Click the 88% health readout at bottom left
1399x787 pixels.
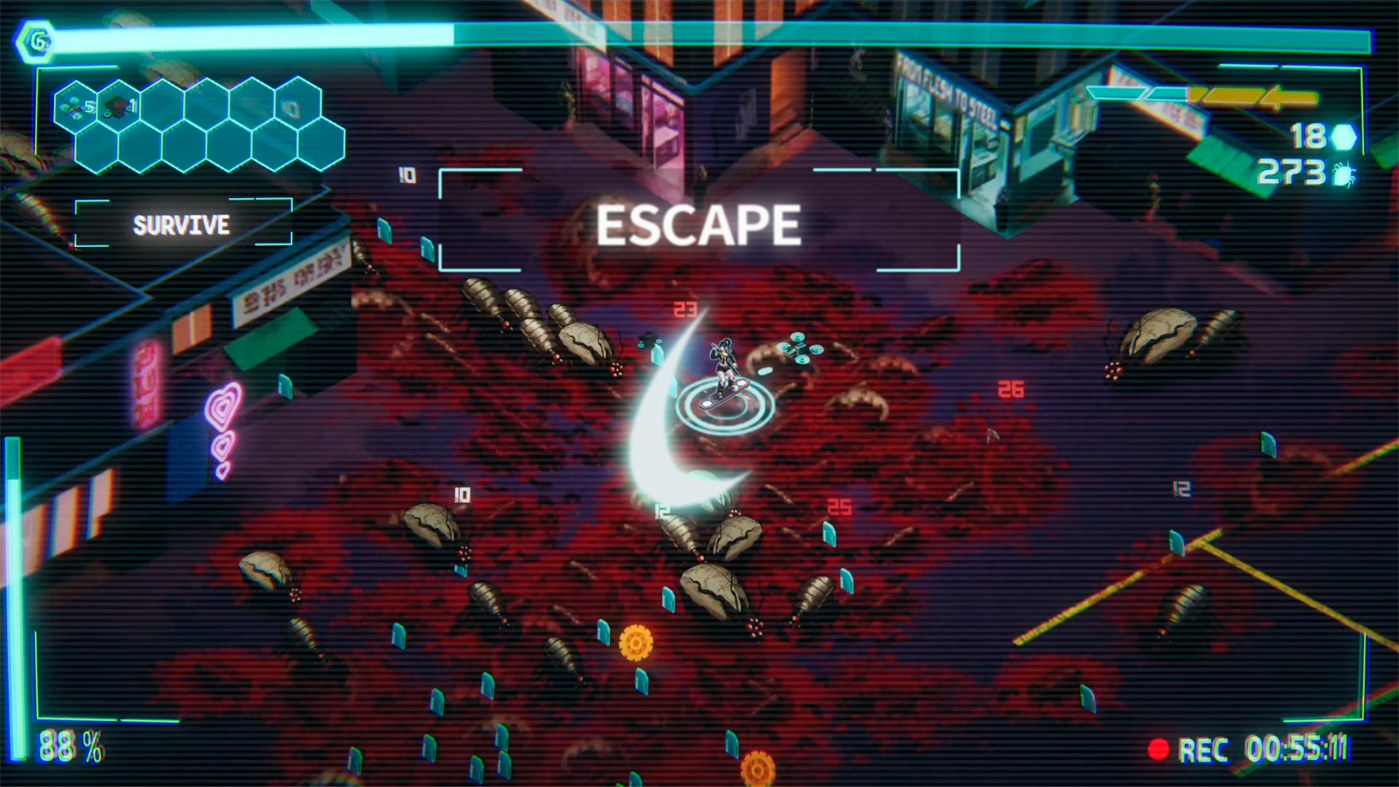point(67,745)
